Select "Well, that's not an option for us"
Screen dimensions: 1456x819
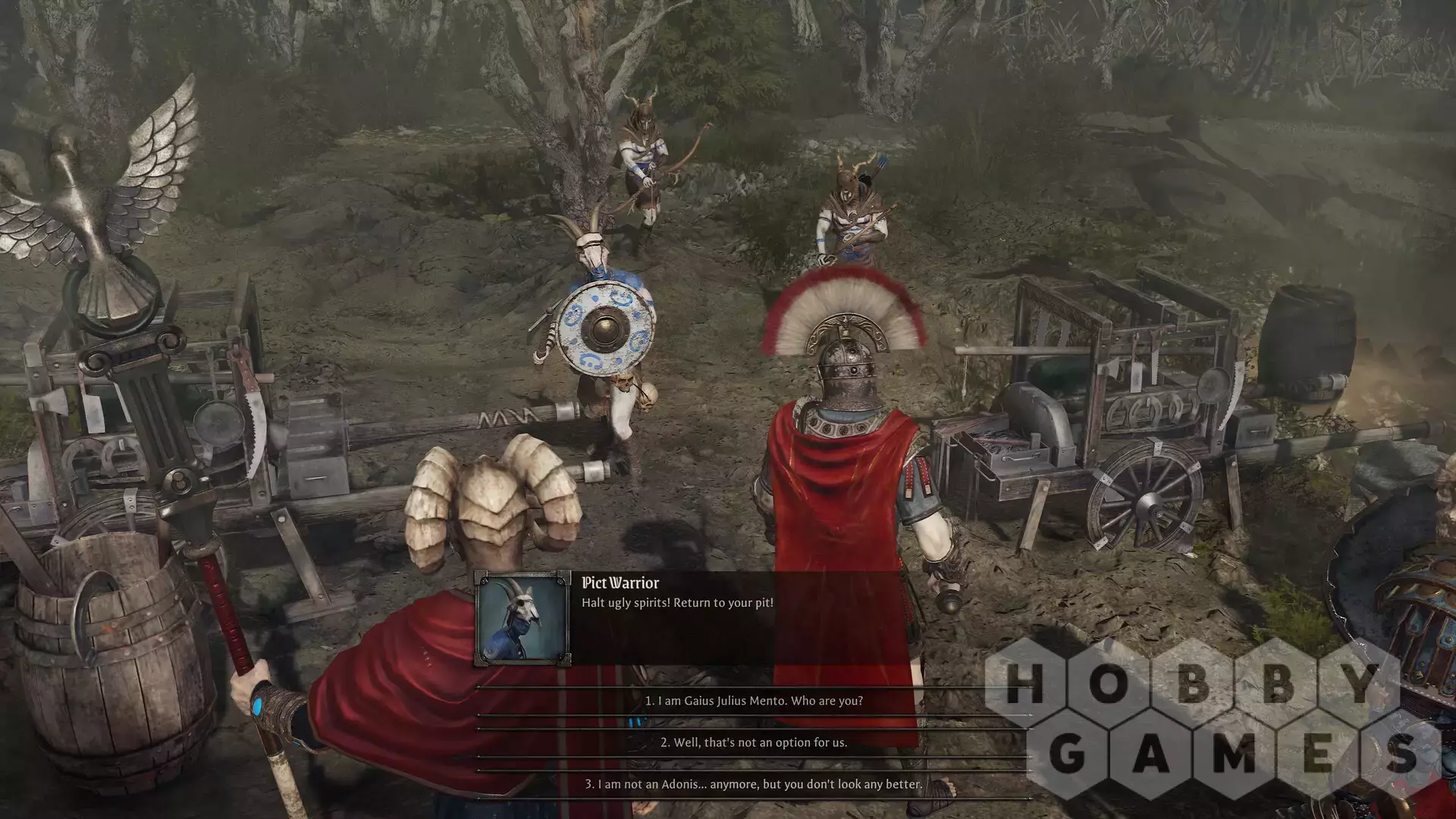[x=753, y=742]
